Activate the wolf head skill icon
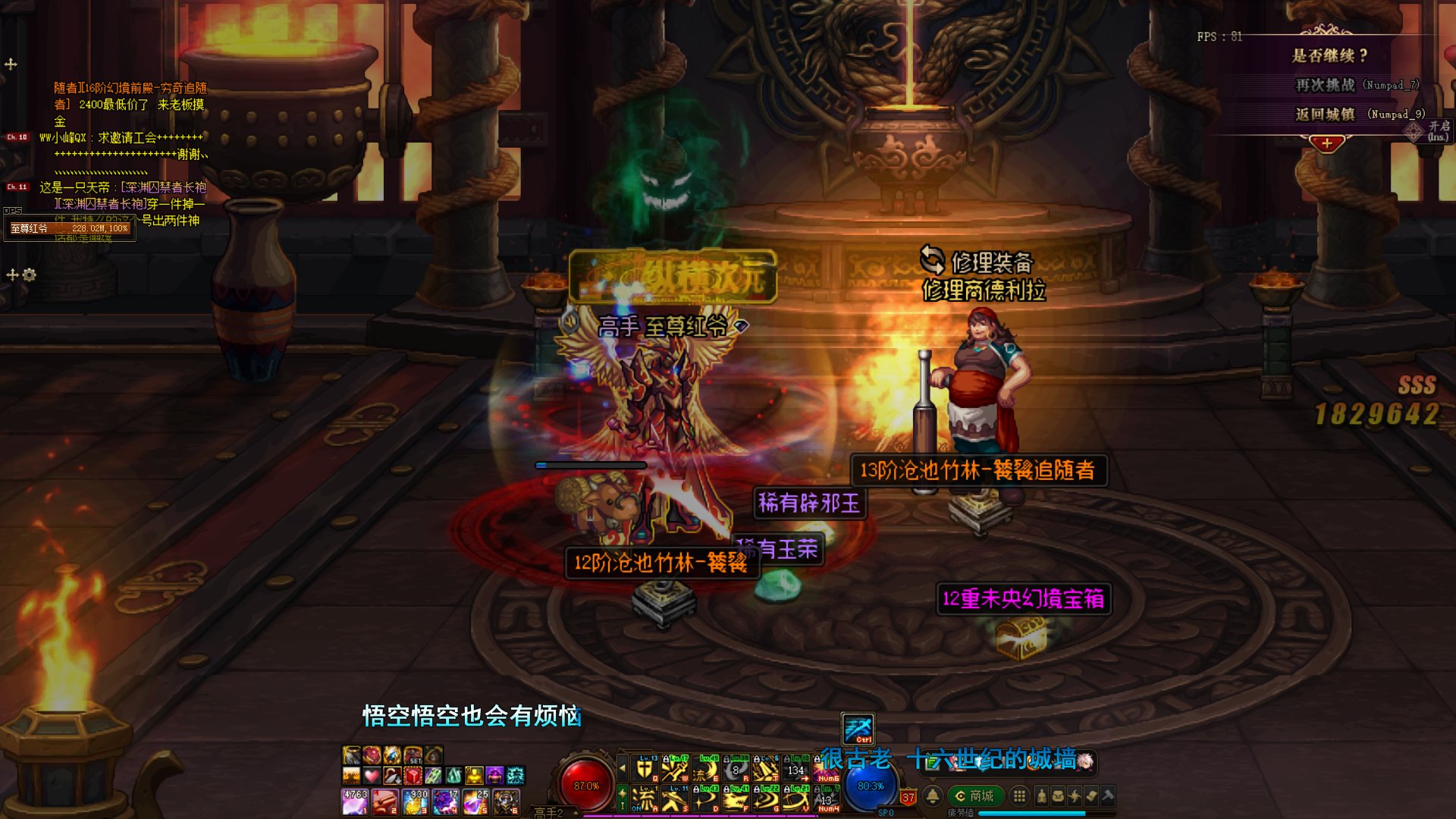Viewport: 1456px width, 819px height. [736, 799]
